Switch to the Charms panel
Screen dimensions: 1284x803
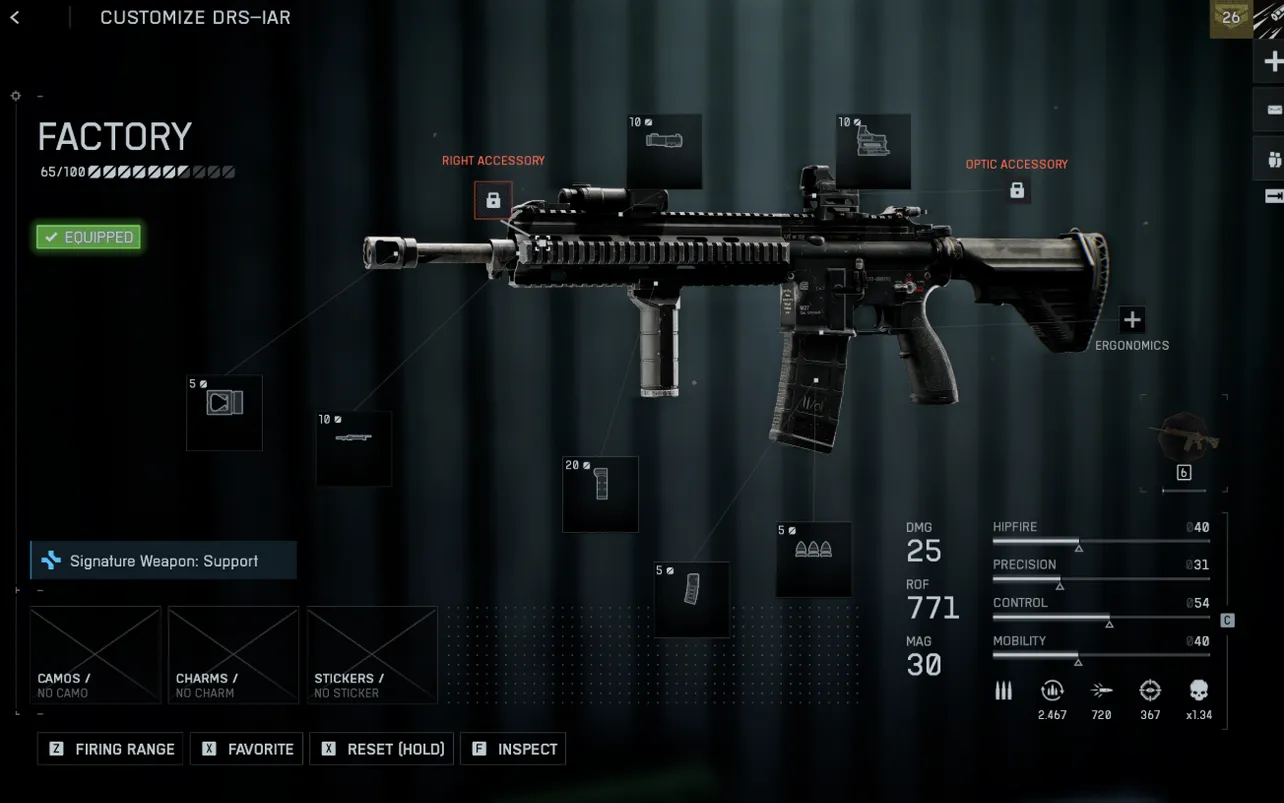(x=233, y=655)
